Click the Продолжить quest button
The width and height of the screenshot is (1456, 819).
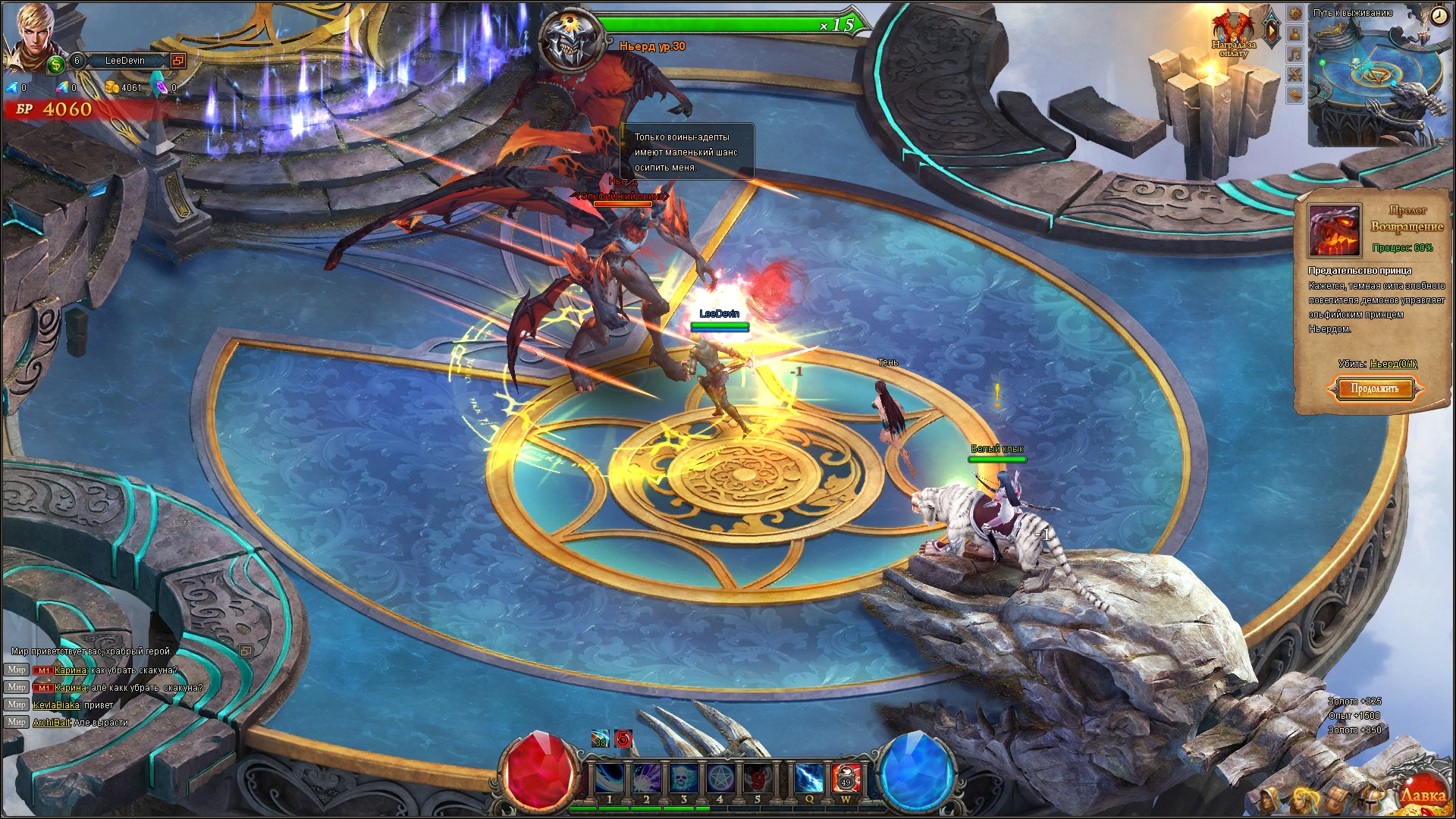tap(1374, 389)
